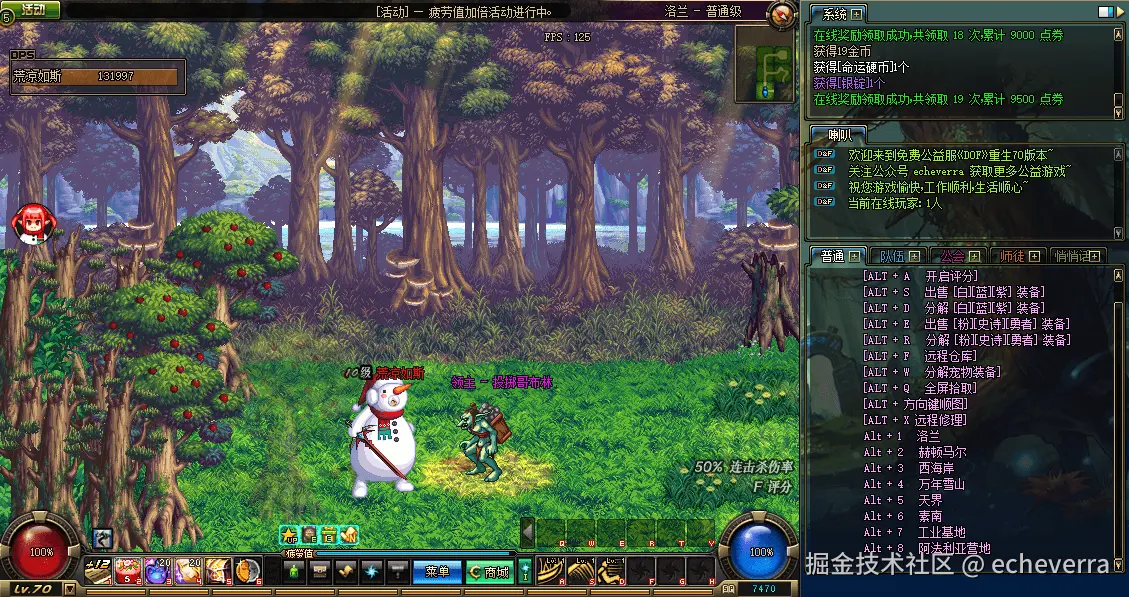Collapse the upper skill bar arrow

click(x=527, y=533)
